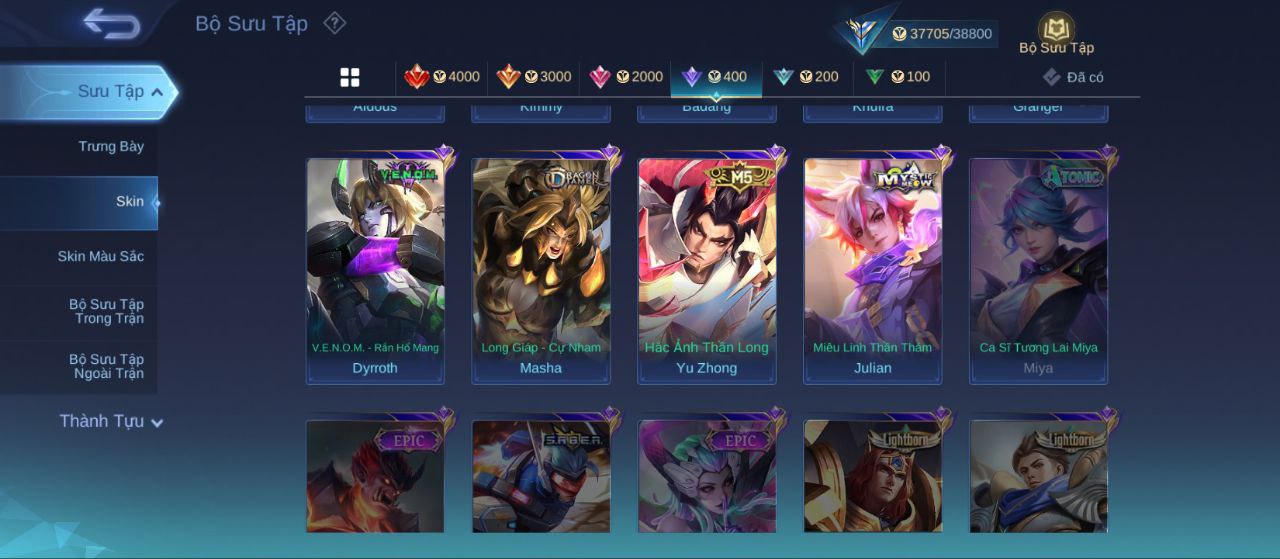The height and width of the screenshot is (559, 1280).
Task: Go back using the return arrow
Action: 111,23
